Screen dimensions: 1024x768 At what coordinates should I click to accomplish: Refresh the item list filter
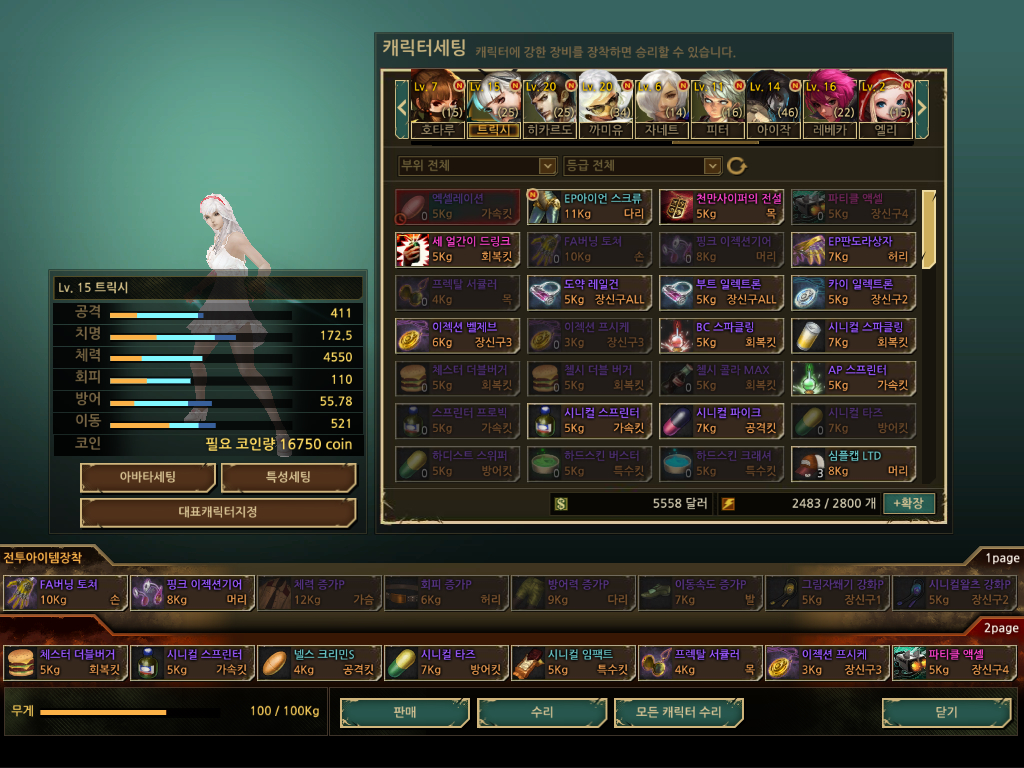point(737,165)
